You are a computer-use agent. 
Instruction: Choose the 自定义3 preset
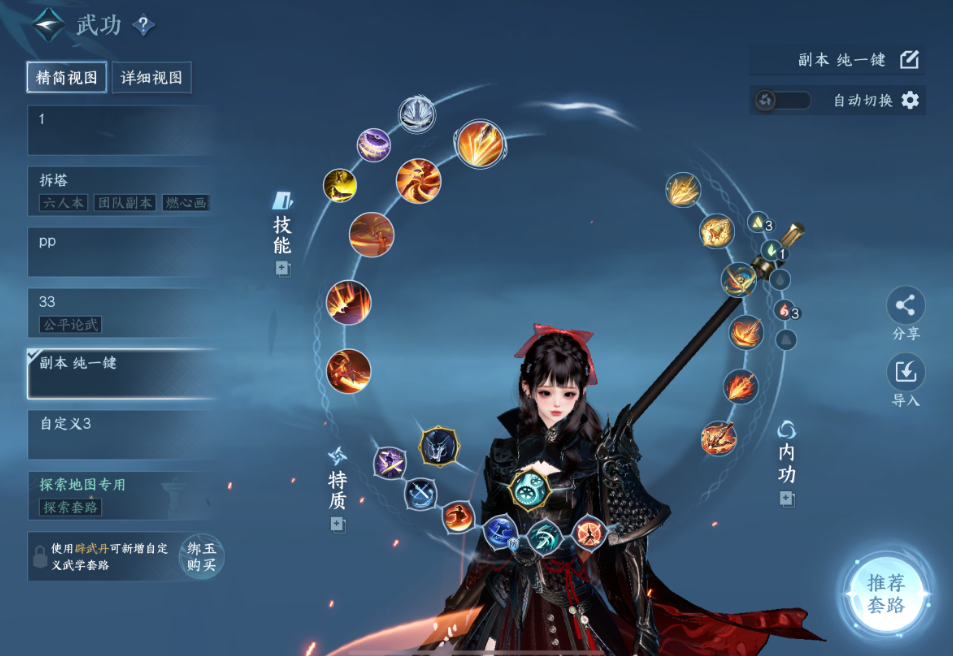[120, 434]
